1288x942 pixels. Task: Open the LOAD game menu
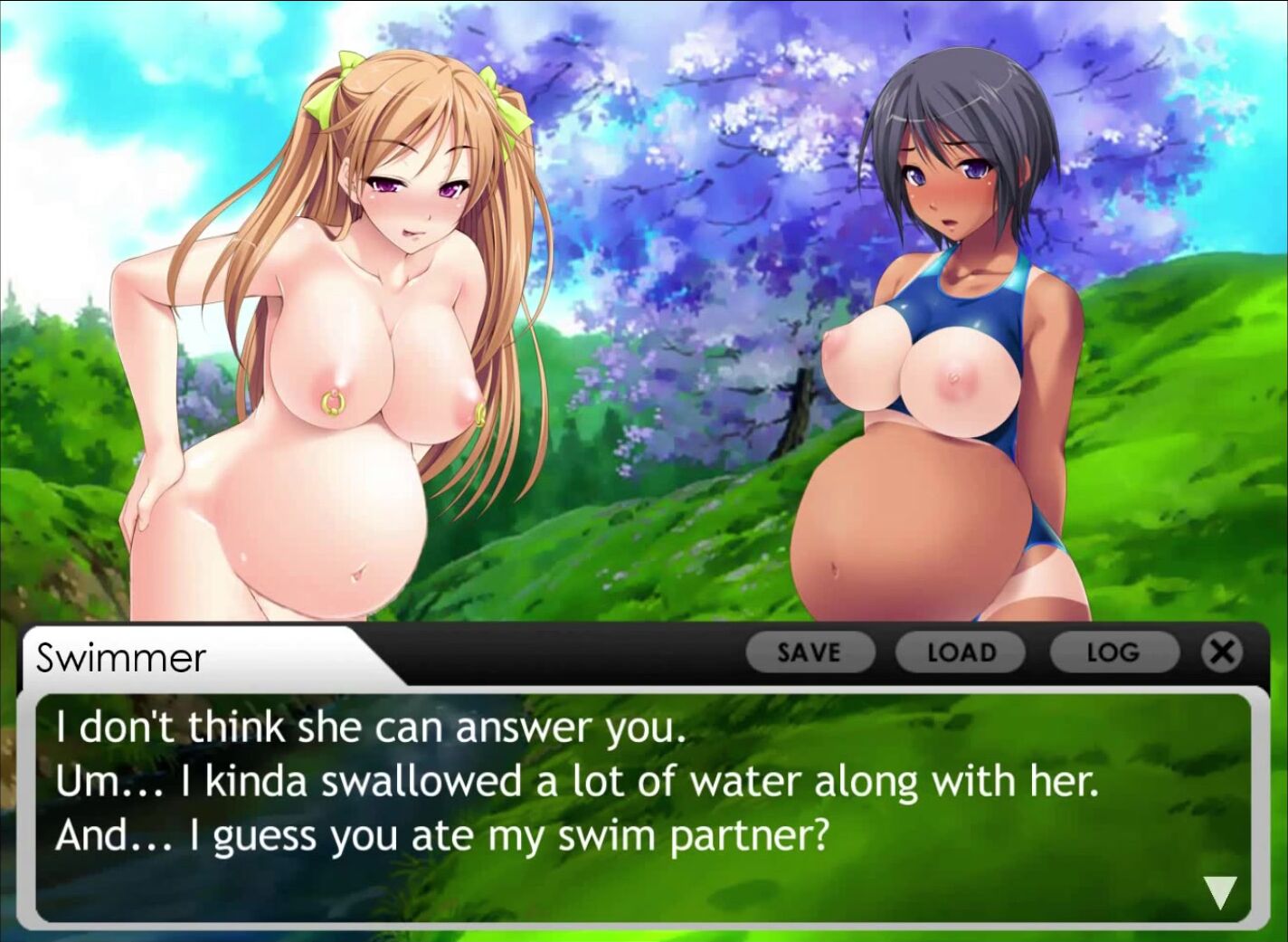click(x=961, y=652)
